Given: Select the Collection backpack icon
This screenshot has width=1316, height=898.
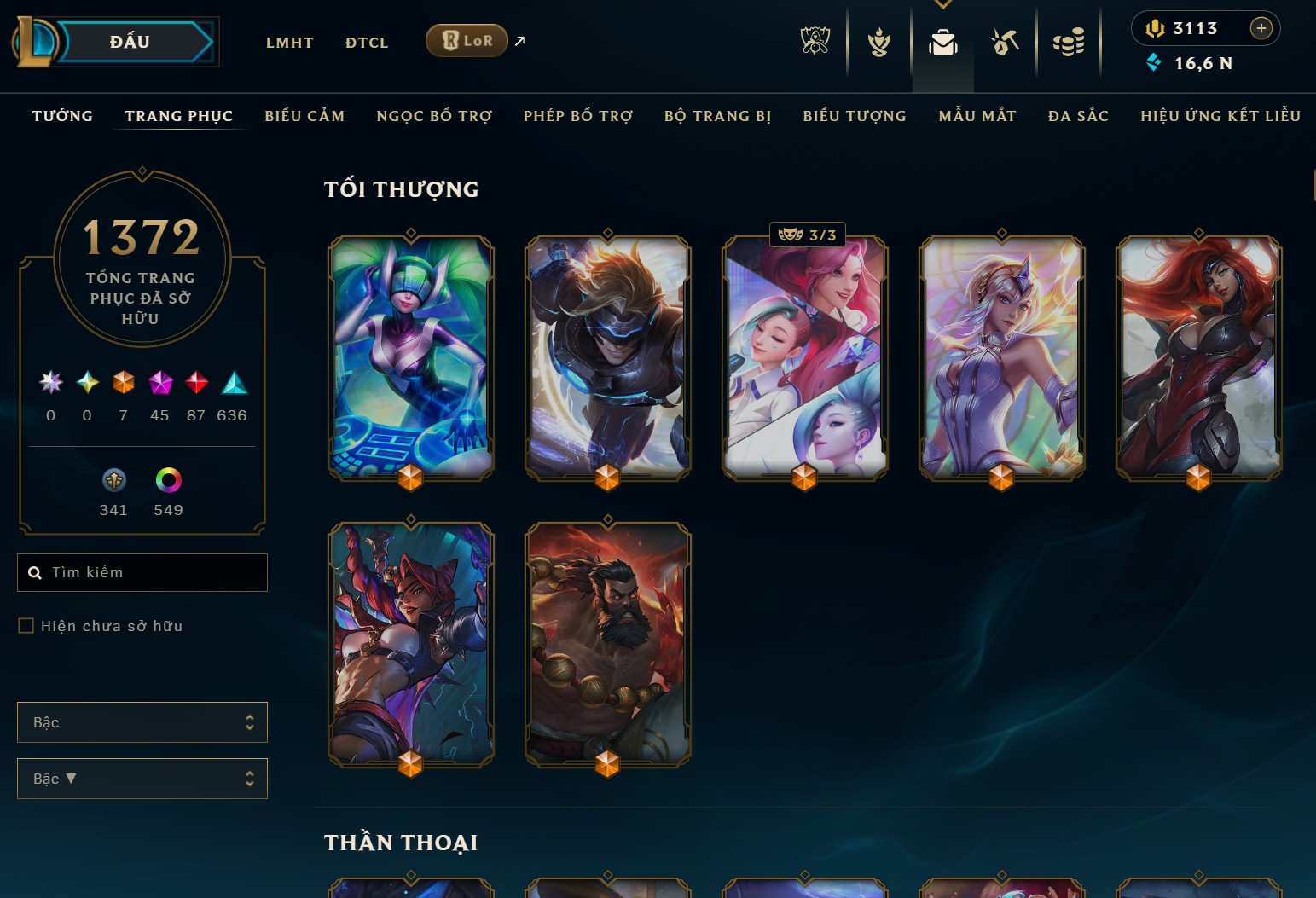Looking at the screenshot, I should pos(942,42).
